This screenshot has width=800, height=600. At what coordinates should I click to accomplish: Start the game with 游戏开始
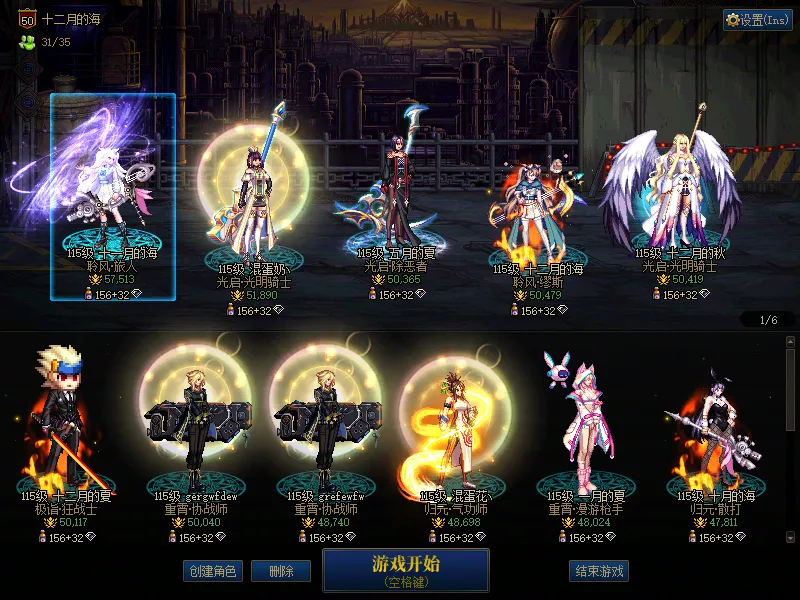(405, 569)
